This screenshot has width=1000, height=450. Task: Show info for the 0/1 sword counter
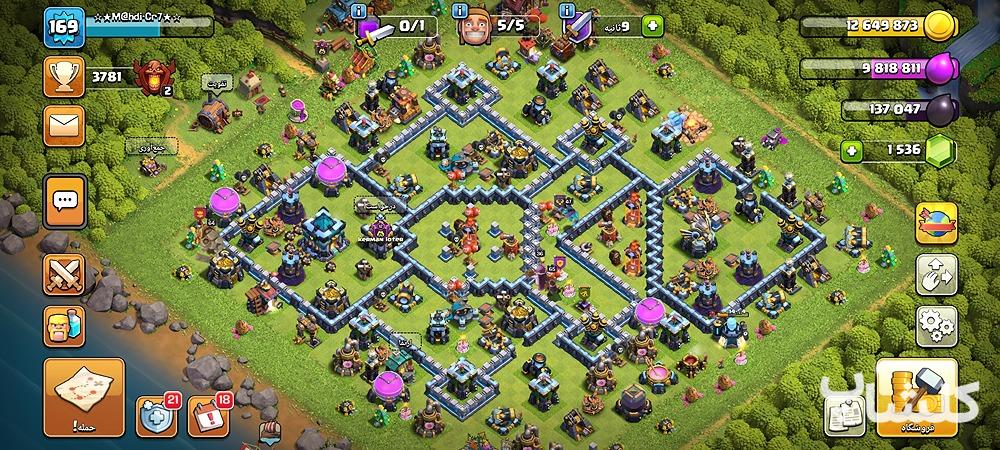359,13
